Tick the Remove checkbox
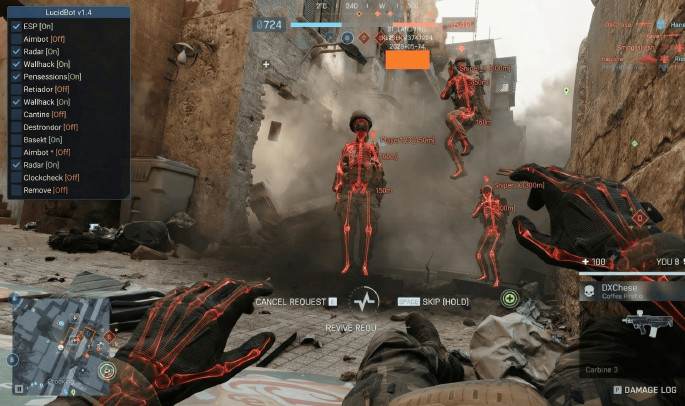The width and height of the screenshot is (685, 406). click(16, 189)
